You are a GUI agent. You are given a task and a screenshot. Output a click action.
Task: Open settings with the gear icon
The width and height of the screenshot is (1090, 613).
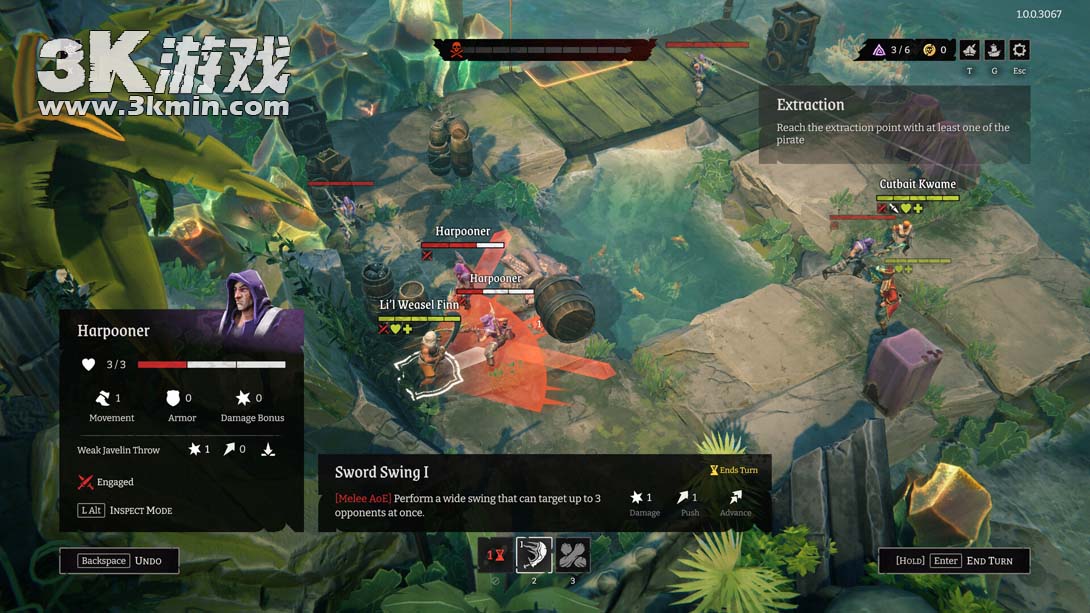click(x=1019, y=50)
